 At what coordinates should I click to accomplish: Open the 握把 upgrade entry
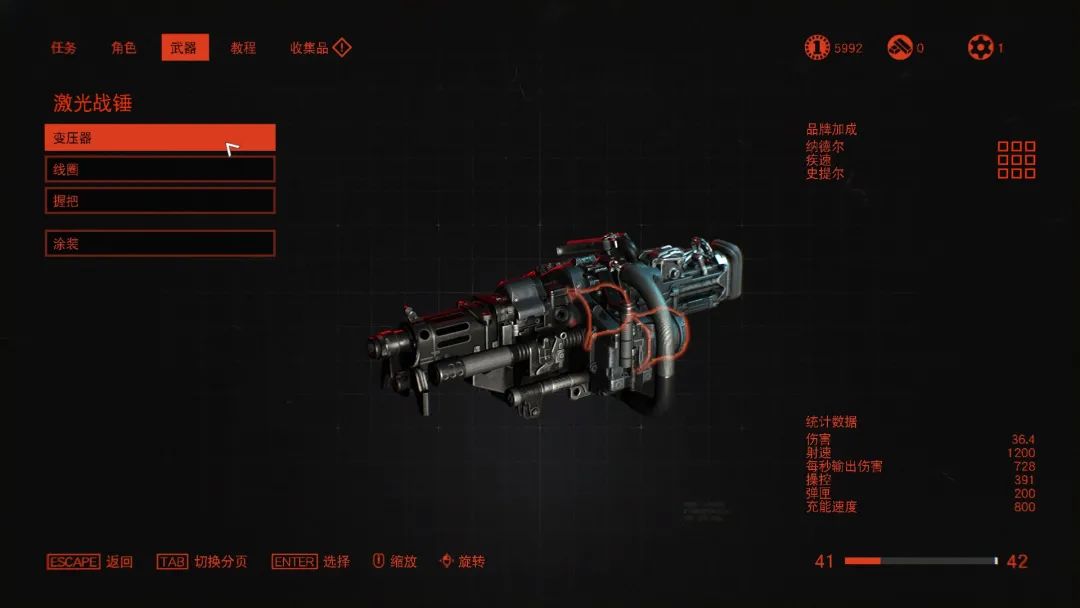click(x=160, y=200)
